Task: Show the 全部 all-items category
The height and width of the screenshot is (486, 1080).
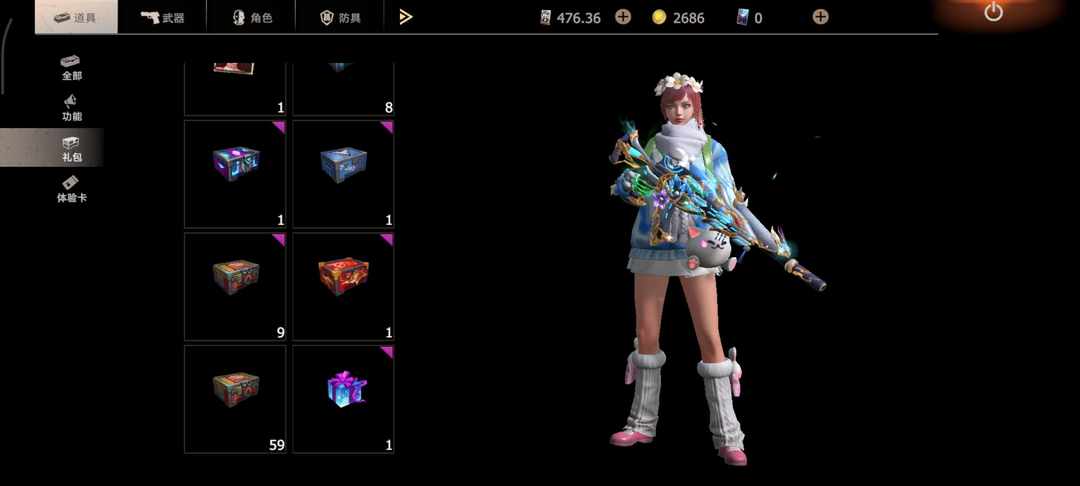Action: point(71,67)
